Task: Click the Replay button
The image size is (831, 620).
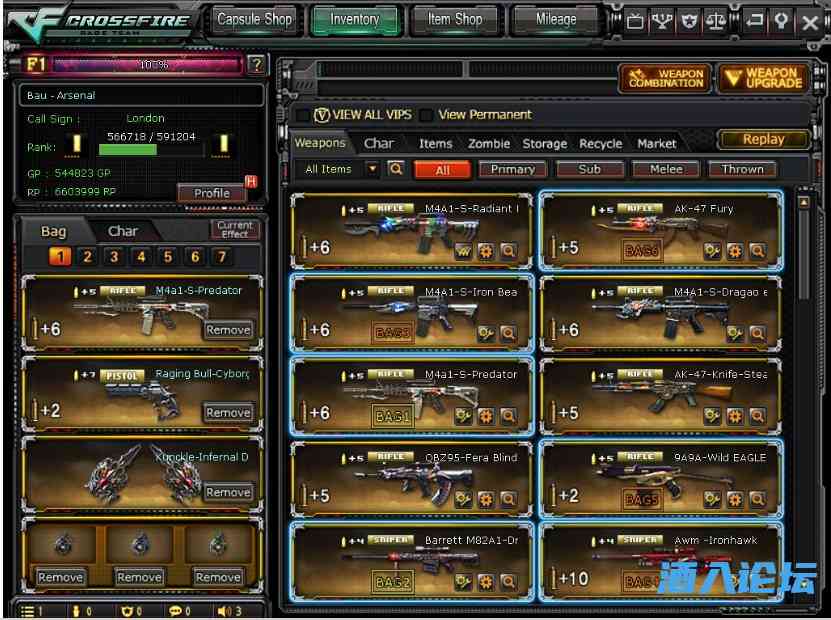Action: click(x=763, y=140)
